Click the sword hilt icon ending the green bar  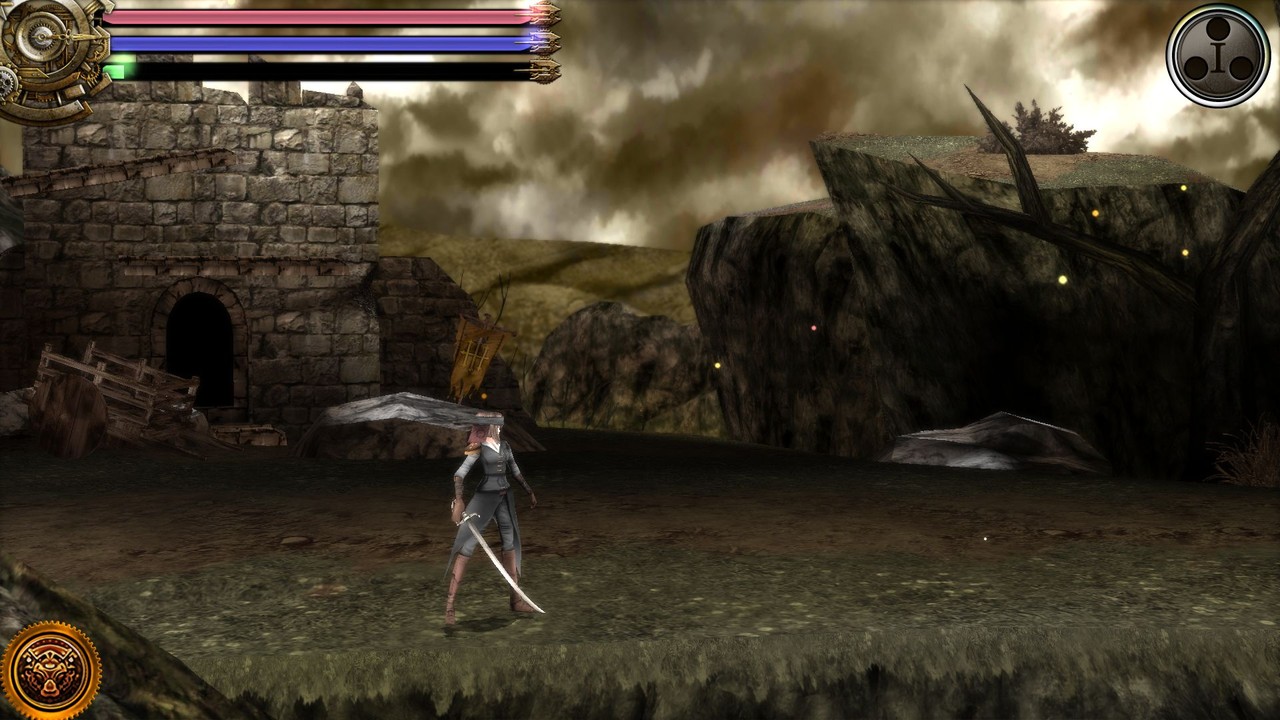coord(545,70)
